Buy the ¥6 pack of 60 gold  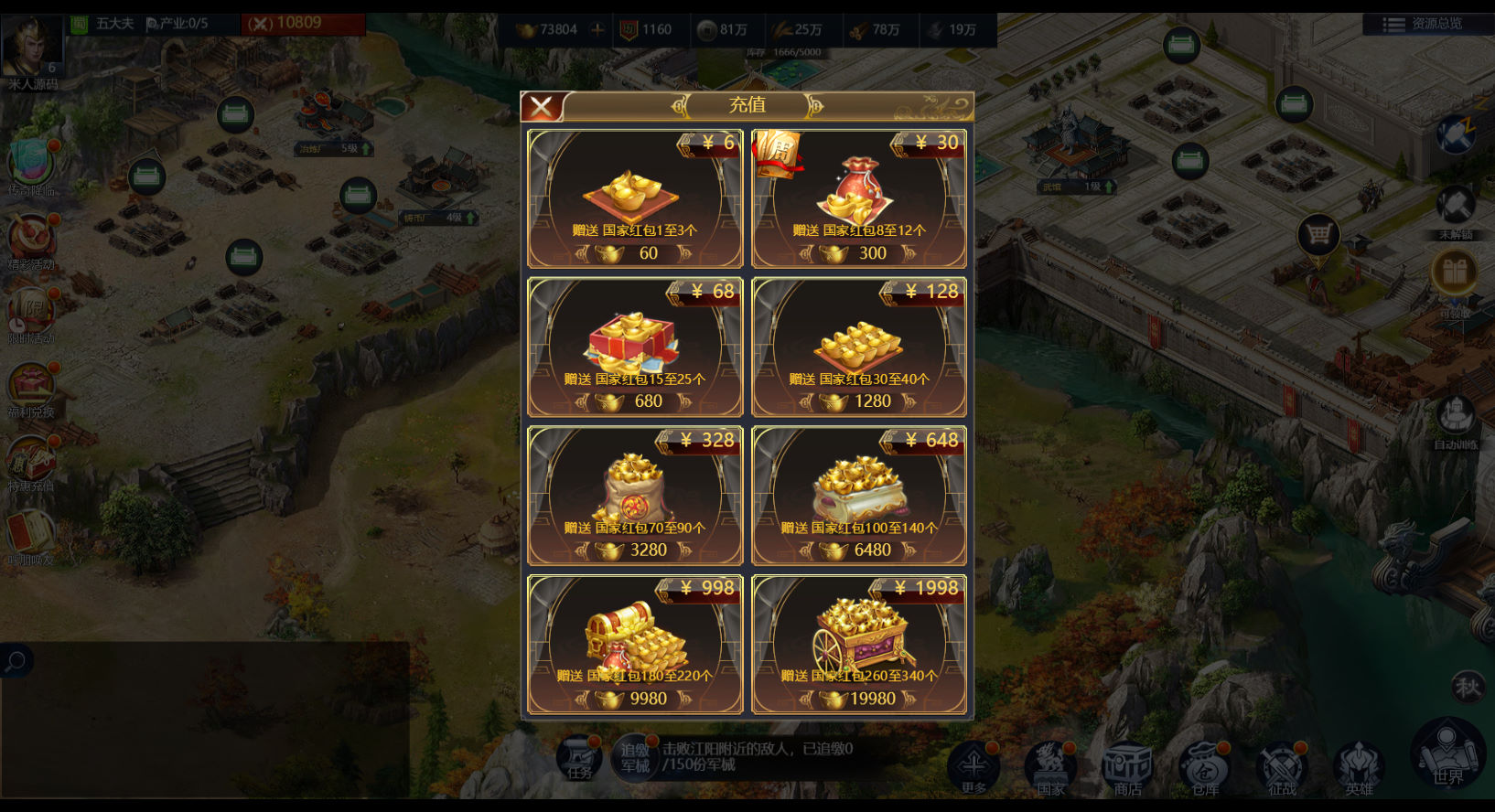coord(635,198)
